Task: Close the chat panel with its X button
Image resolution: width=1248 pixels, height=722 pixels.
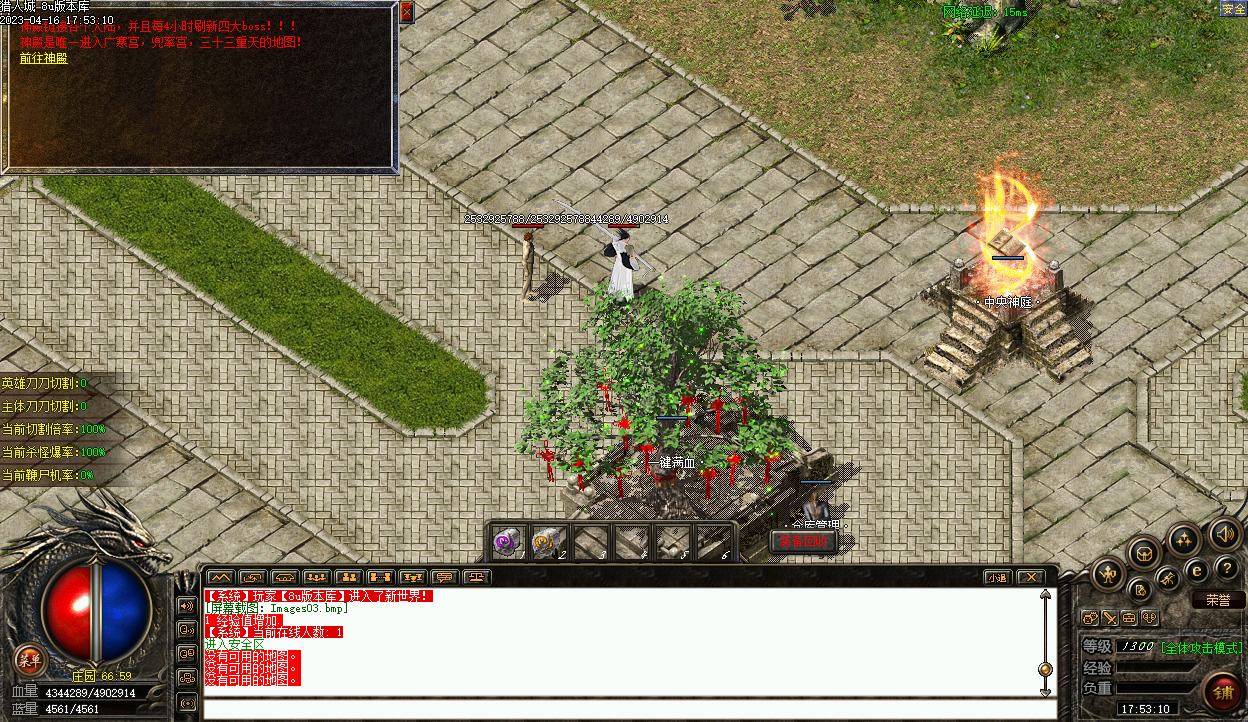Action: [x=1031, y=577]
